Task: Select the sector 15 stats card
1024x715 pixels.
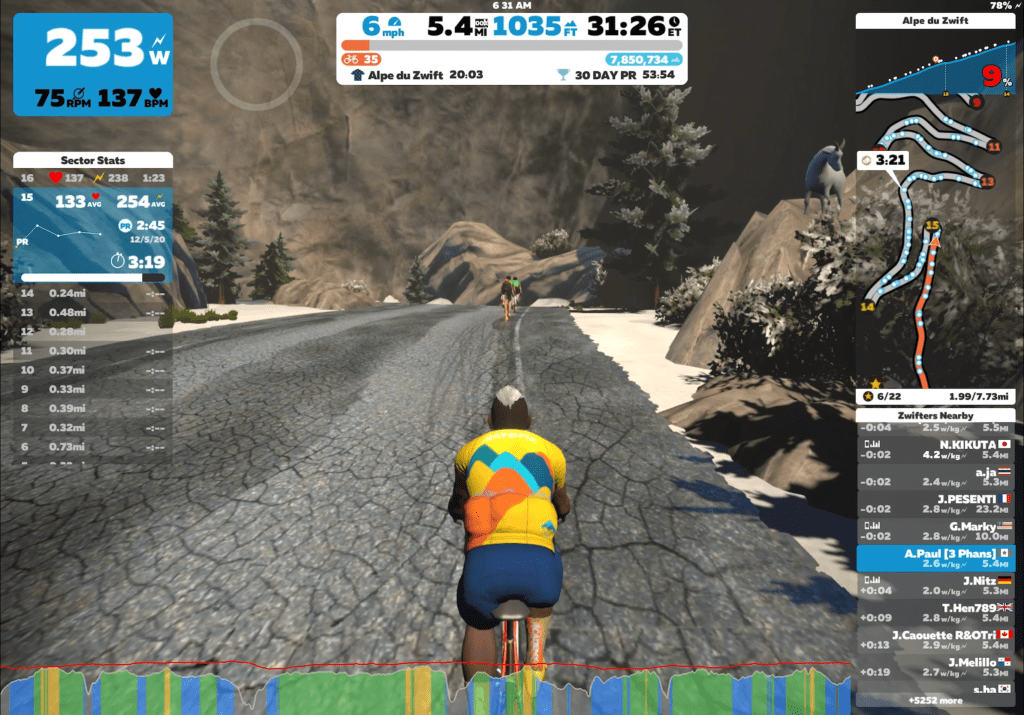Action: pyautogui.click(x=93, y=235)
